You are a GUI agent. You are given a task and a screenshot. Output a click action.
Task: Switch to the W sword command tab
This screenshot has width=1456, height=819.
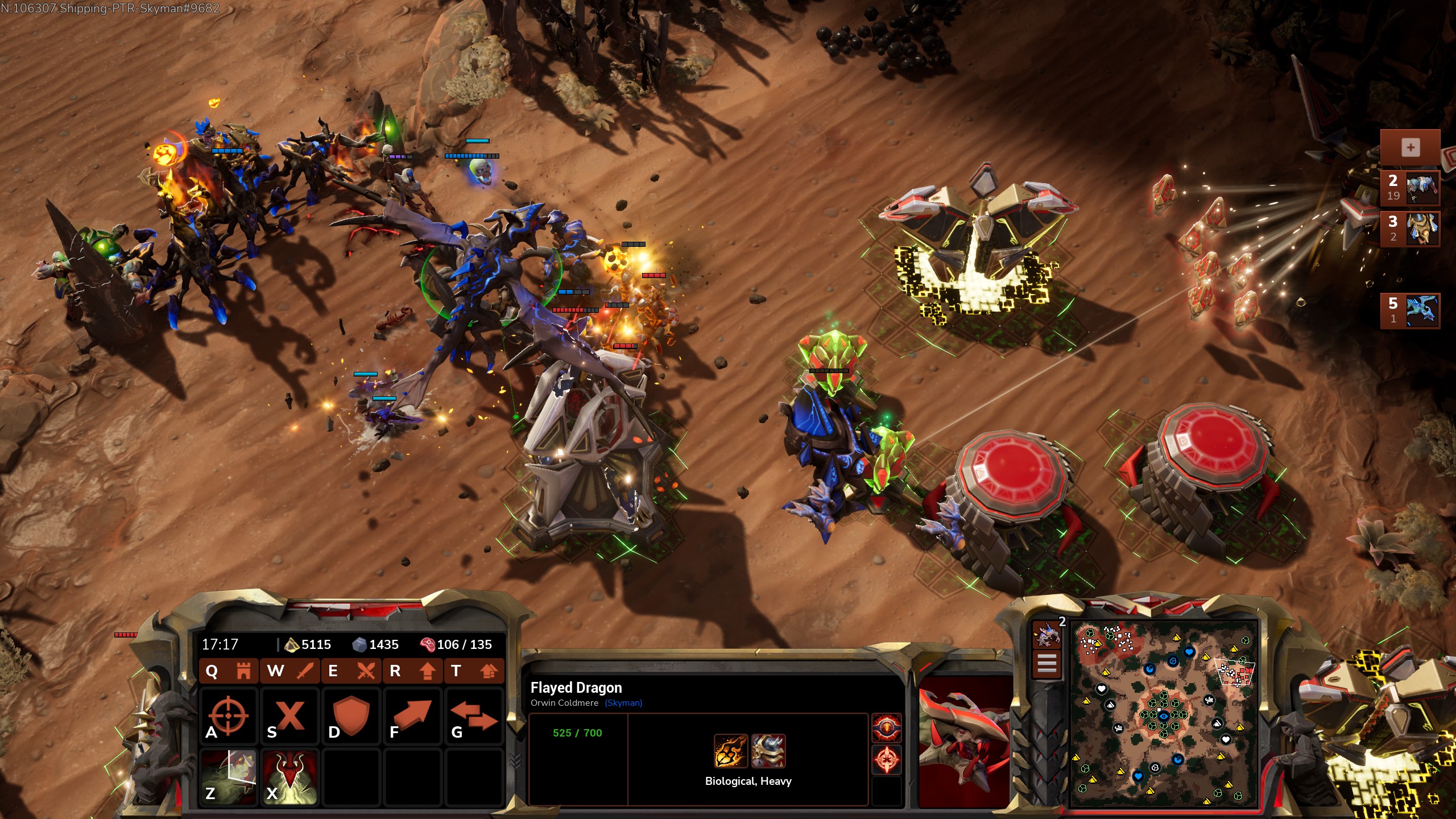[290, 671]
